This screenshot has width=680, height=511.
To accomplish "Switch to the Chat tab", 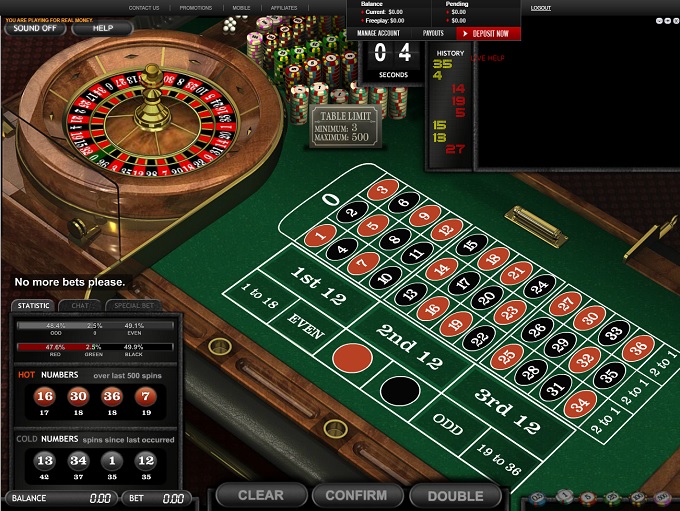I will click(78, 305).
